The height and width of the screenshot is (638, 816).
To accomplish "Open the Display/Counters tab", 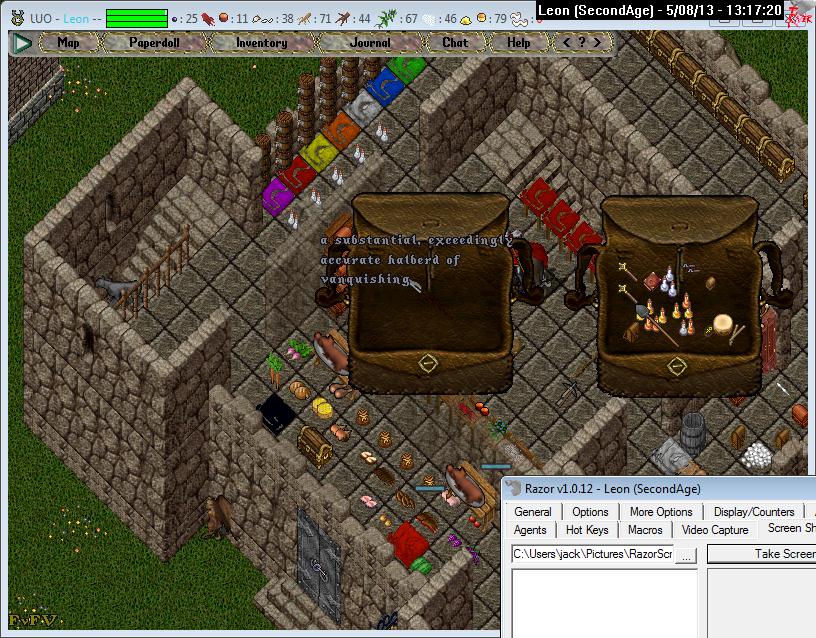I will coord(754,512).
